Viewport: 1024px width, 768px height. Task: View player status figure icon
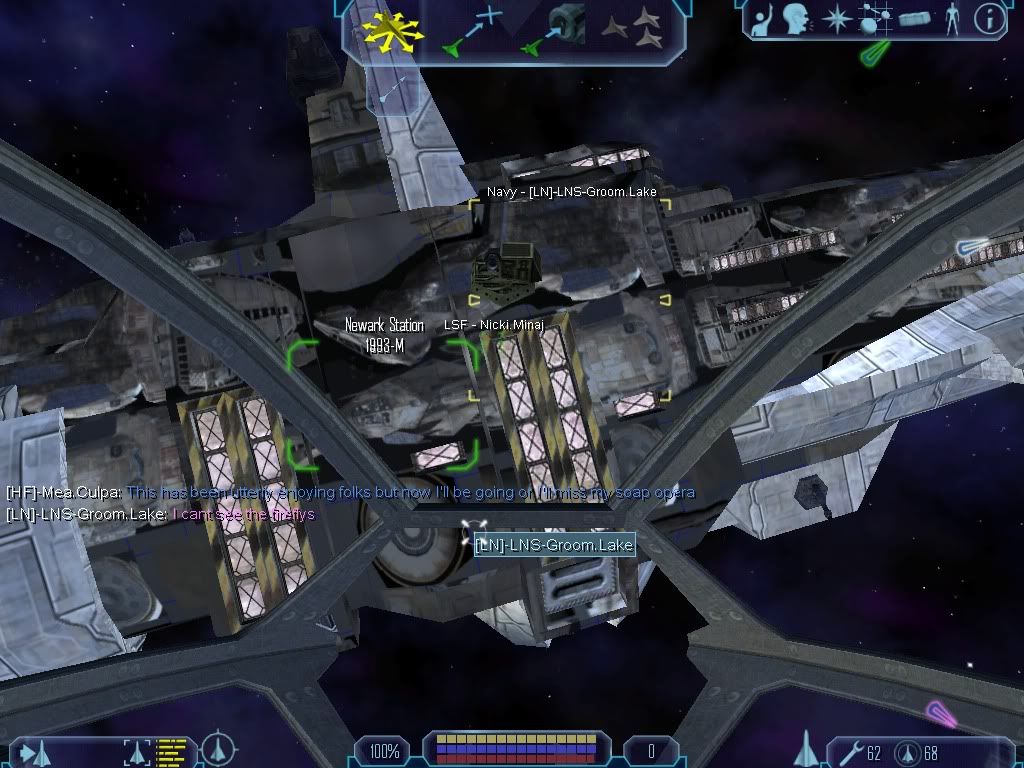point(951,18)
